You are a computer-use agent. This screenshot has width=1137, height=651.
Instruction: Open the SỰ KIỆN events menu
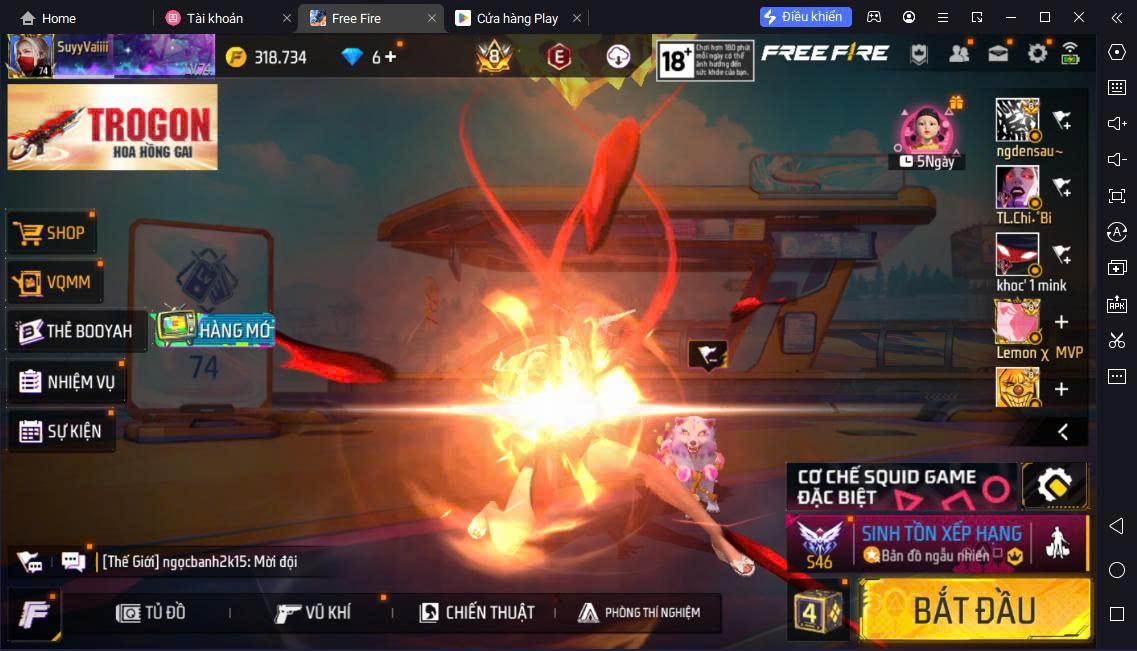click(60, 431)
